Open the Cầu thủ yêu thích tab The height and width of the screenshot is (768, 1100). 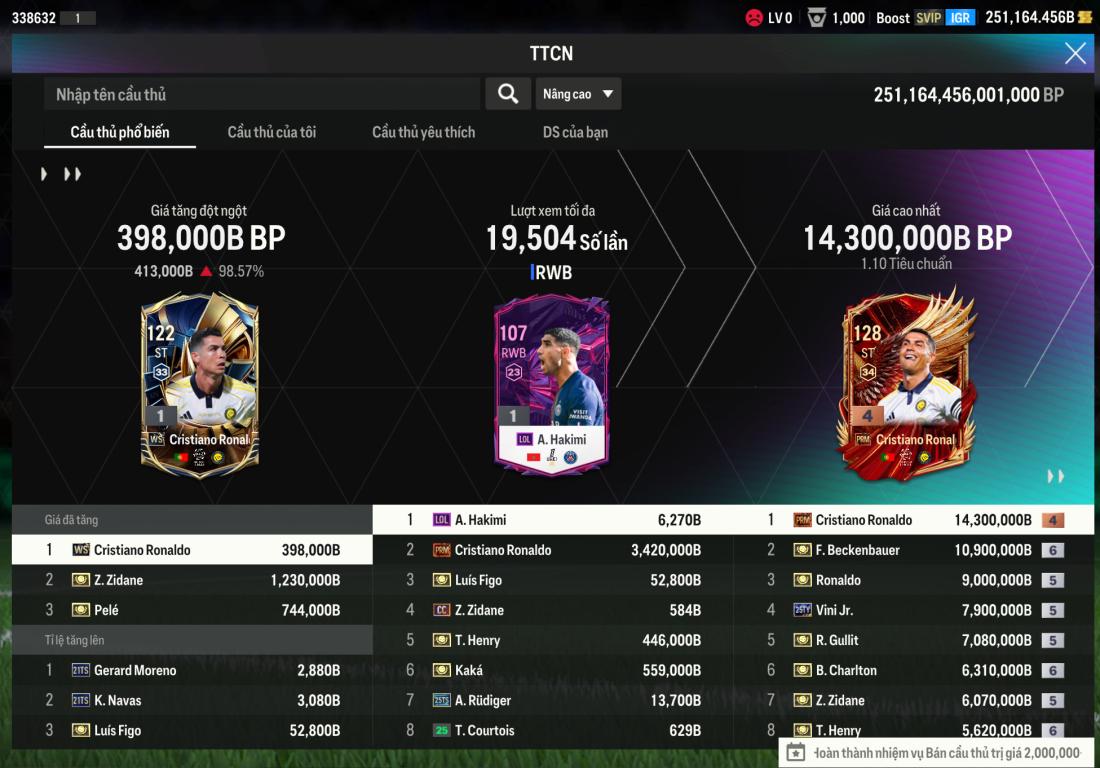424,132
